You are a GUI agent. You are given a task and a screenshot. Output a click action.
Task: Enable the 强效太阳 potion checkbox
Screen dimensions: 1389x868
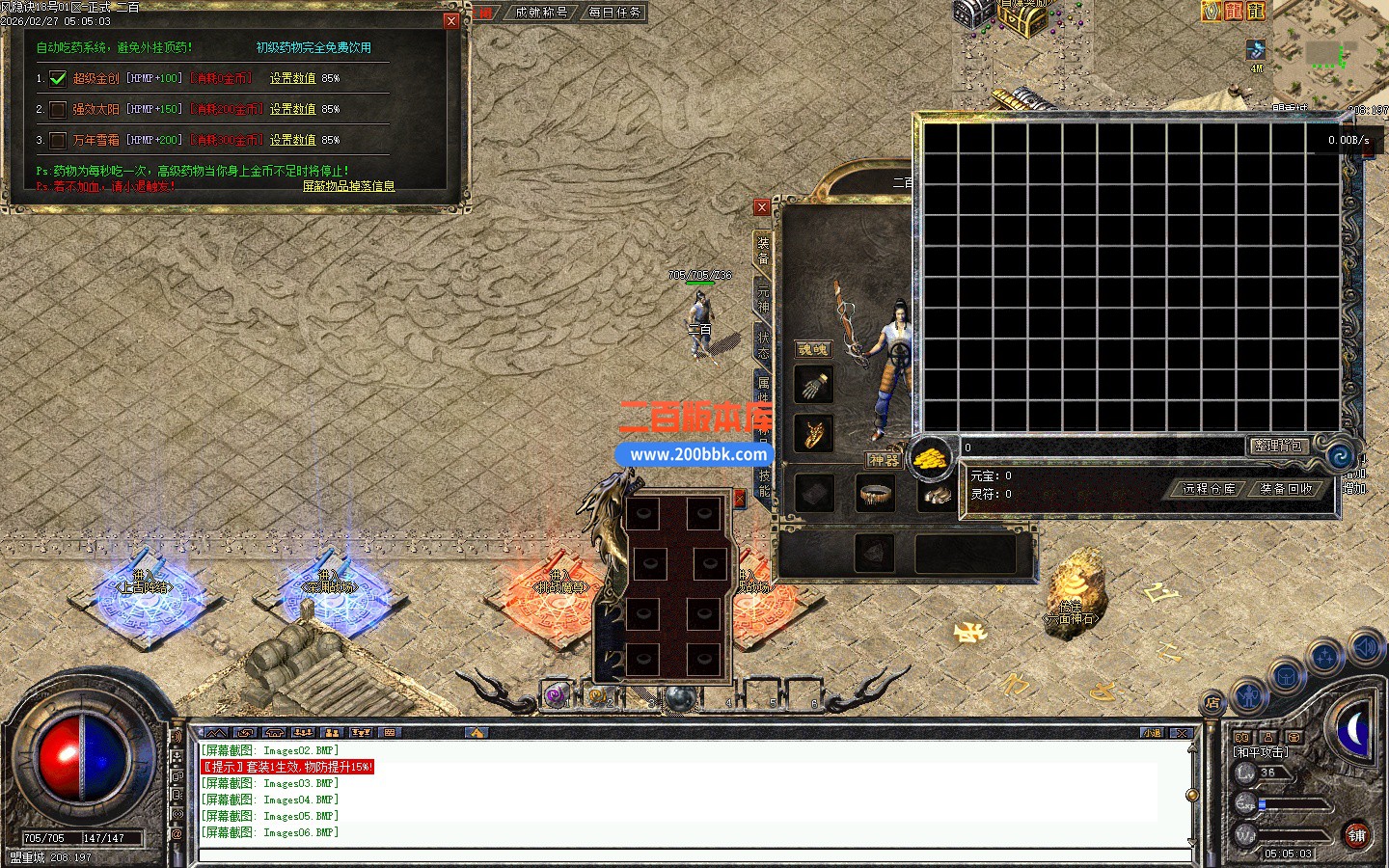58,109
